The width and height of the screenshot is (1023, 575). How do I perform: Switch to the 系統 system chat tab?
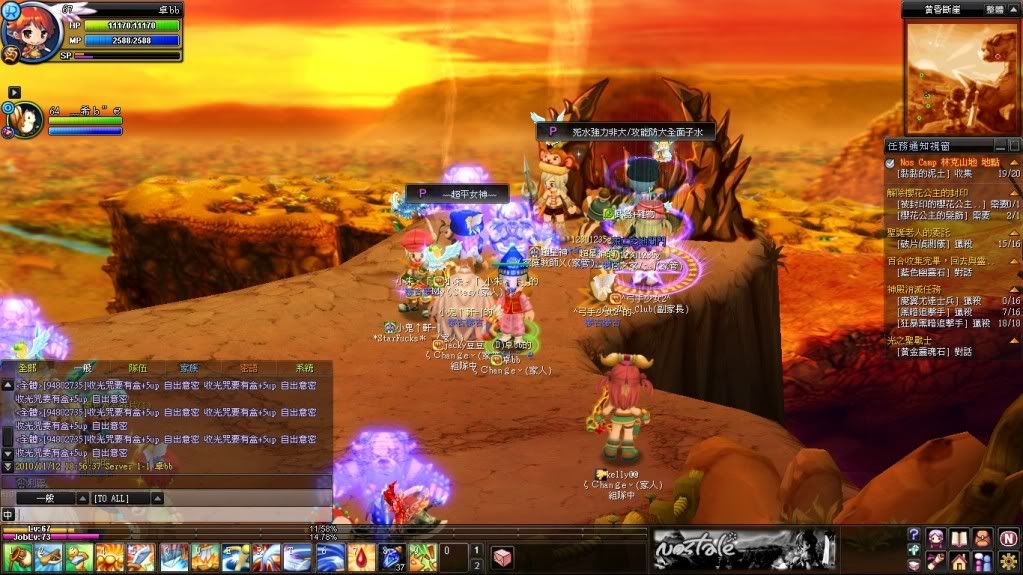pyautogui.click(x=303, y=368)
